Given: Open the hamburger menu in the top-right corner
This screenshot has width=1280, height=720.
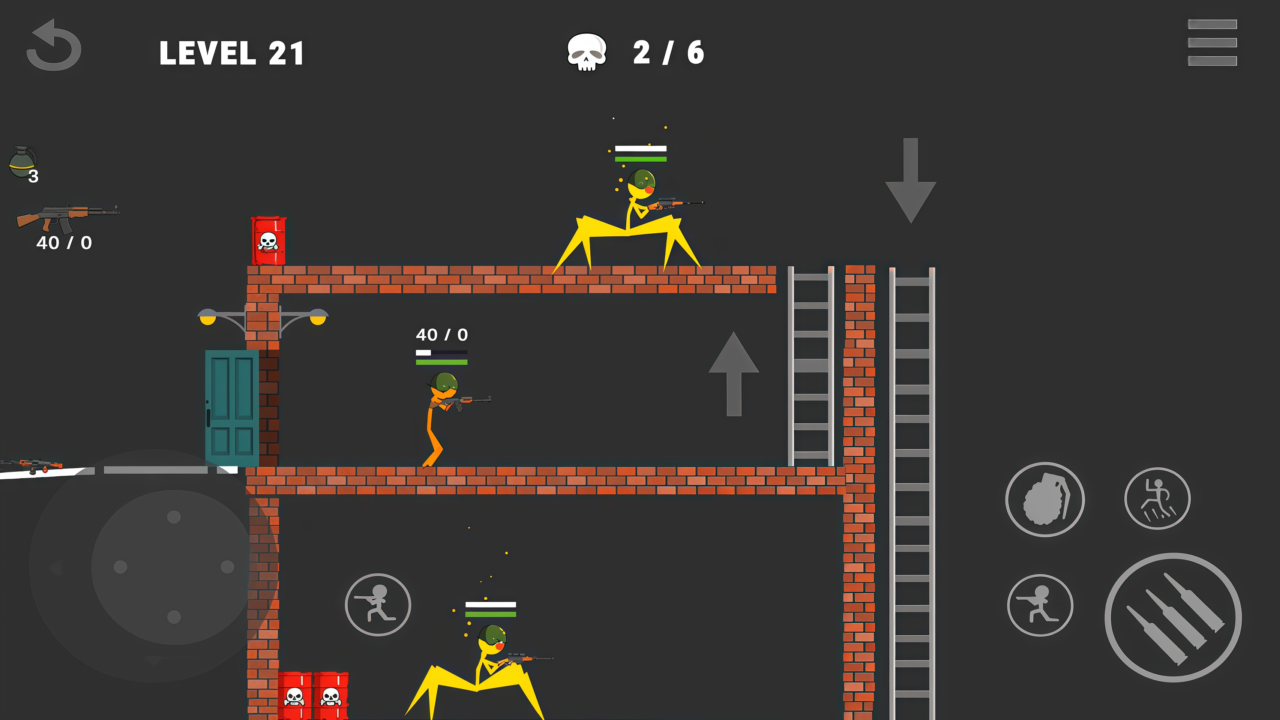Looking at the screenshot, I should (x=1212, y=41).
